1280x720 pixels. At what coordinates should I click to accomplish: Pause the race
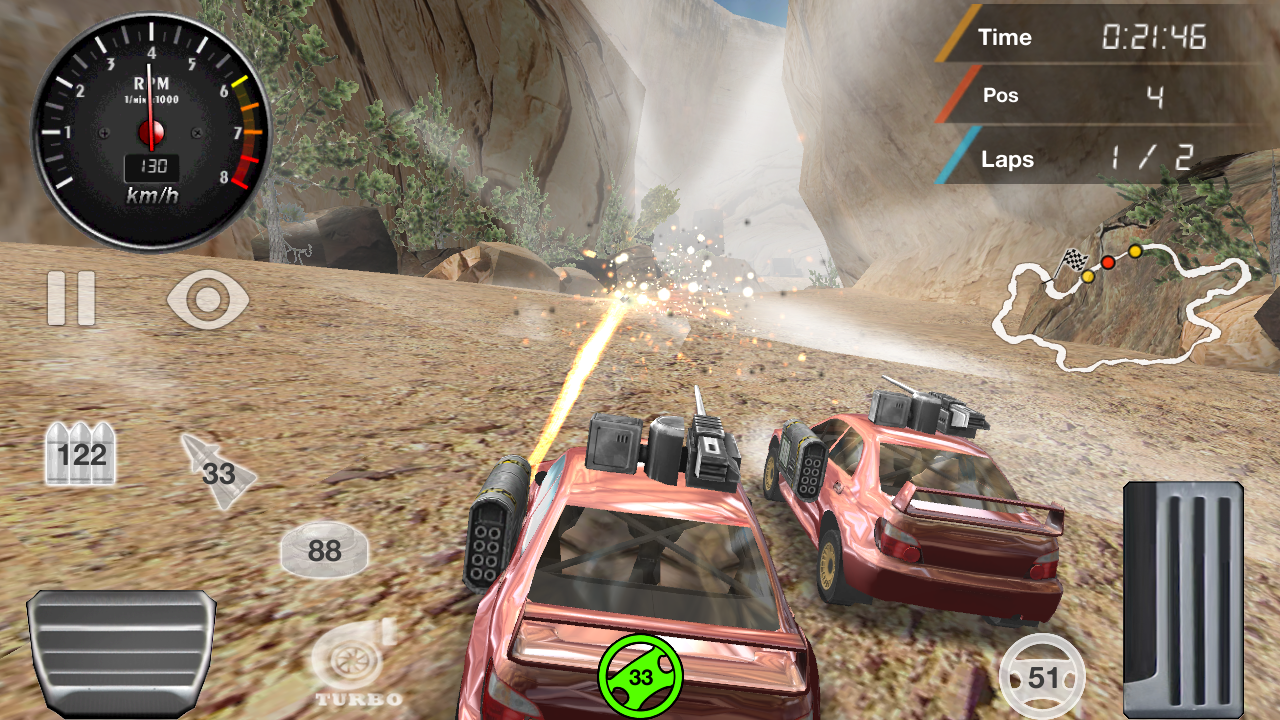pyautogui.click(x=72, y=298)
